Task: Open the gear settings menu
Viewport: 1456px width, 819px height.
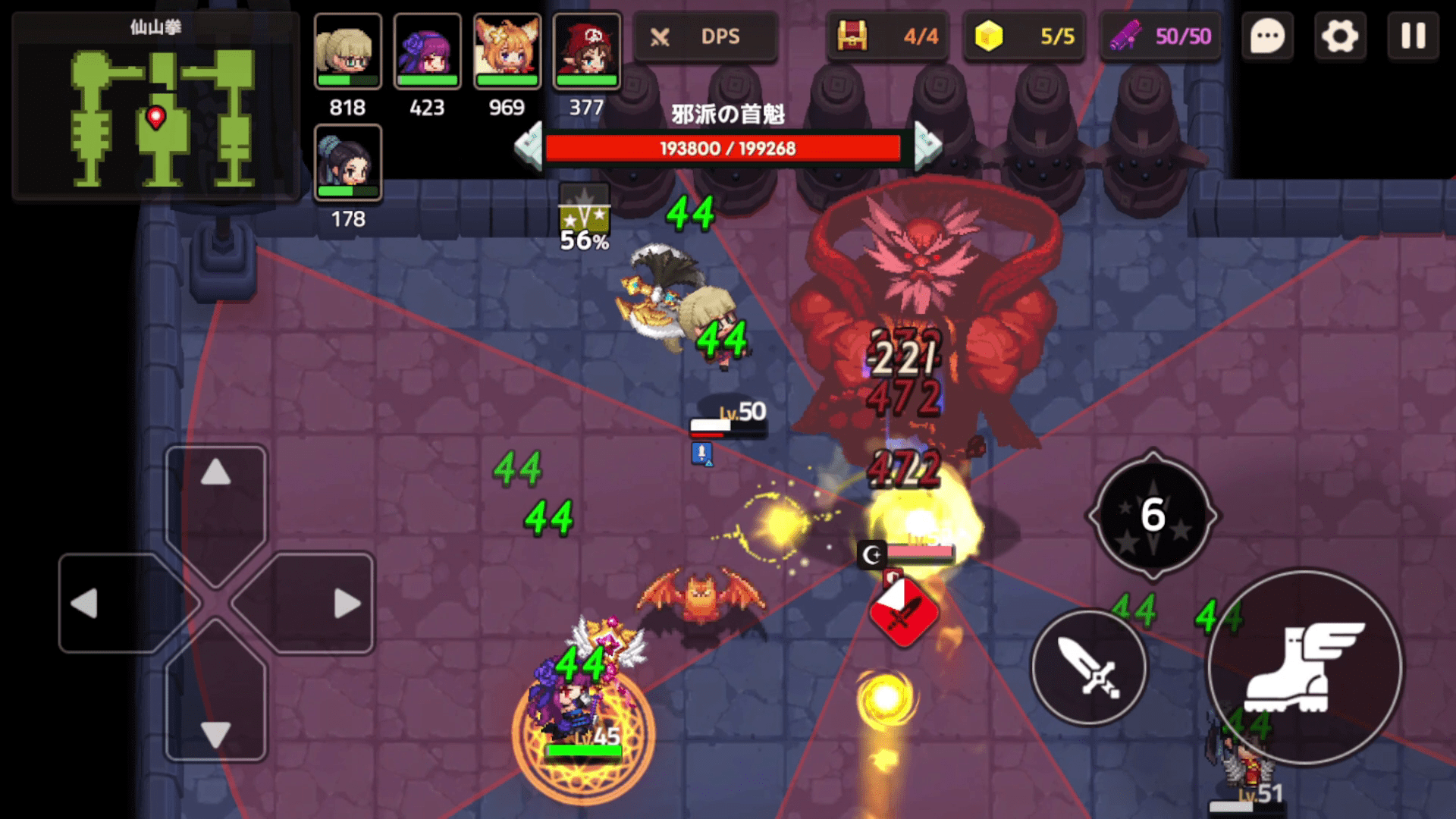Action: coord(1340,36)
